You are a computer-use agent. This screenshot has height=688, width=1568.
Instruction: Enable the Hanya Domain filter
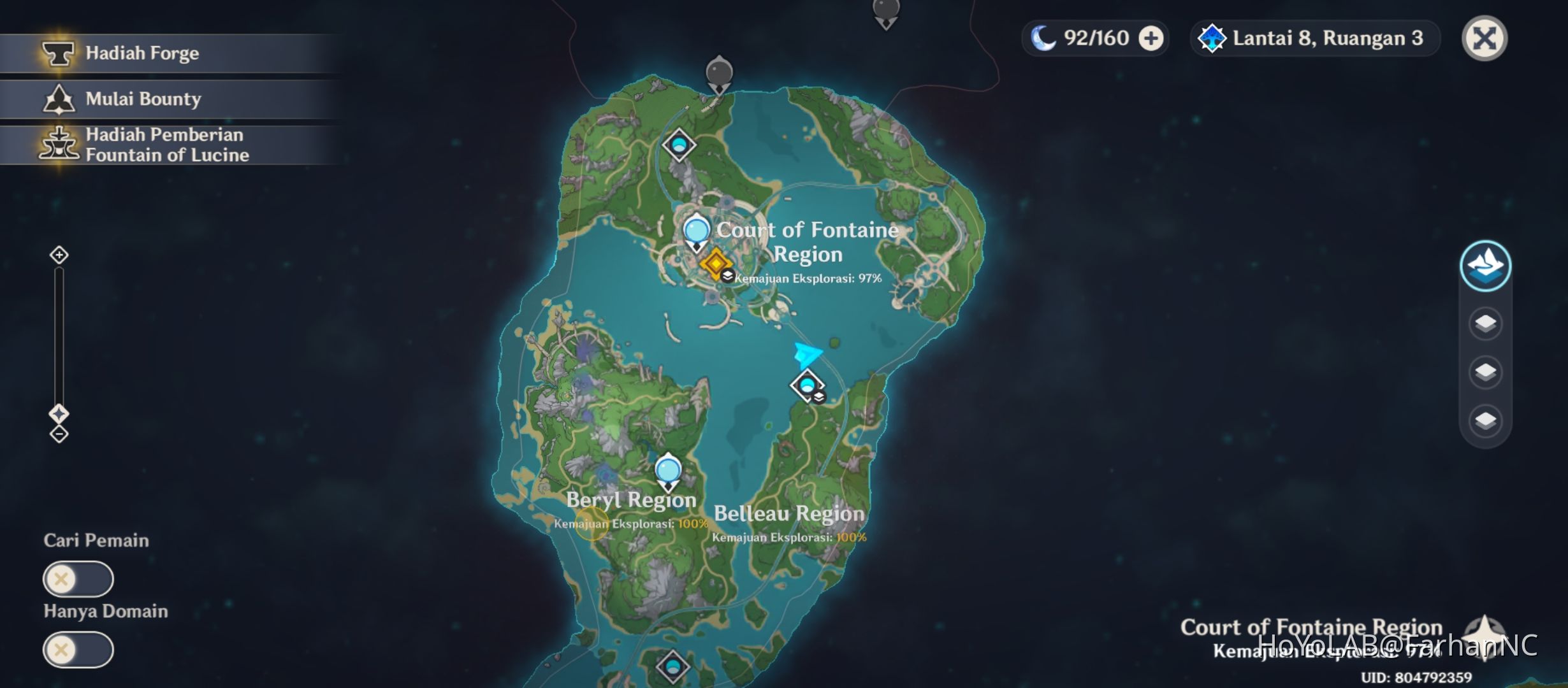(78, 649)
